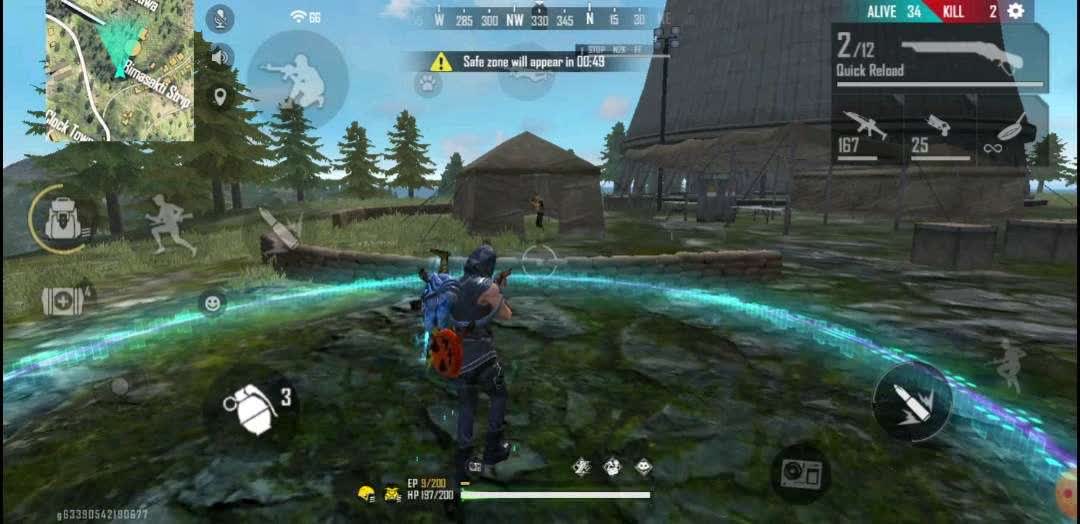Toggle the microphone voice chat icon

tap(220, 18)
